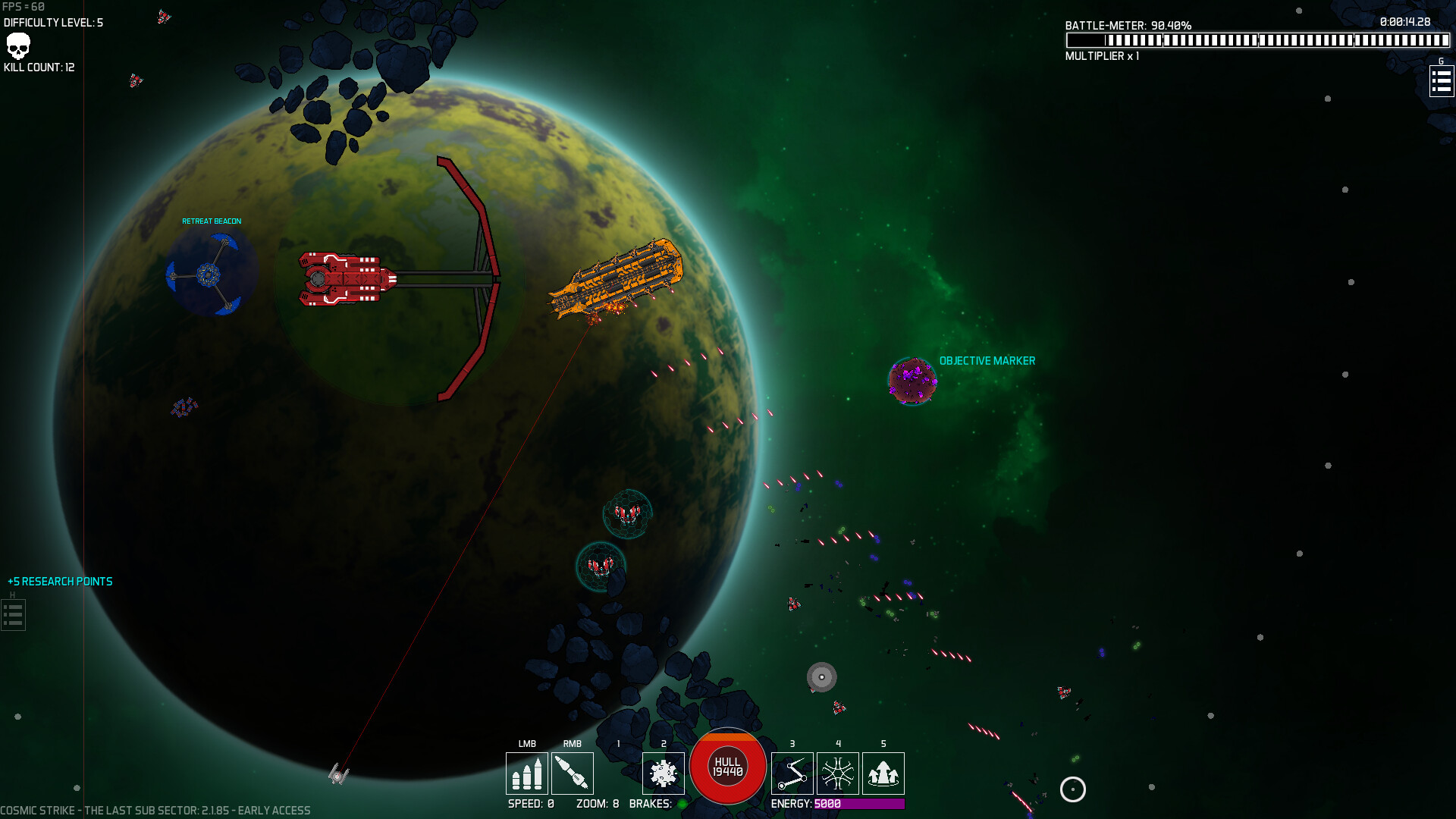Expand the H panel on the left edge
The height and width of the screenshot is (819, 1456).
click(x=12, y=615)
